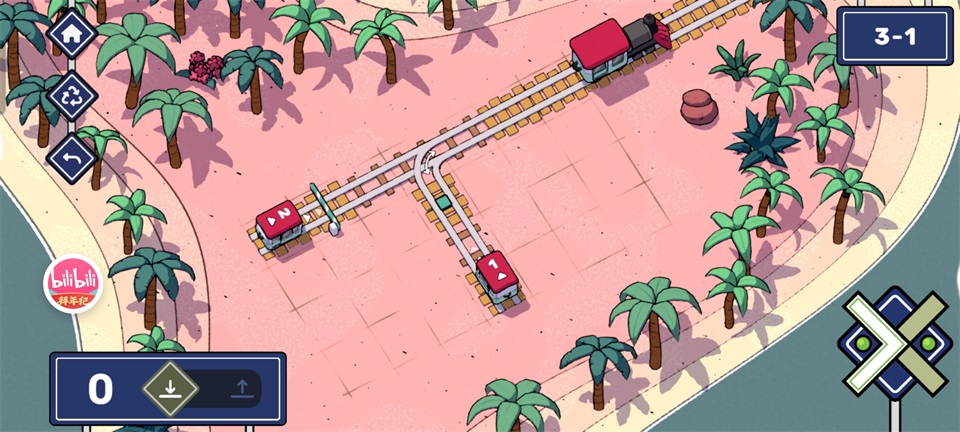Image resolution: width=960 pixels, height=432 pixels.
Task: Start the trains with the railroad crossing button
Action: click(x=896, y=345)
